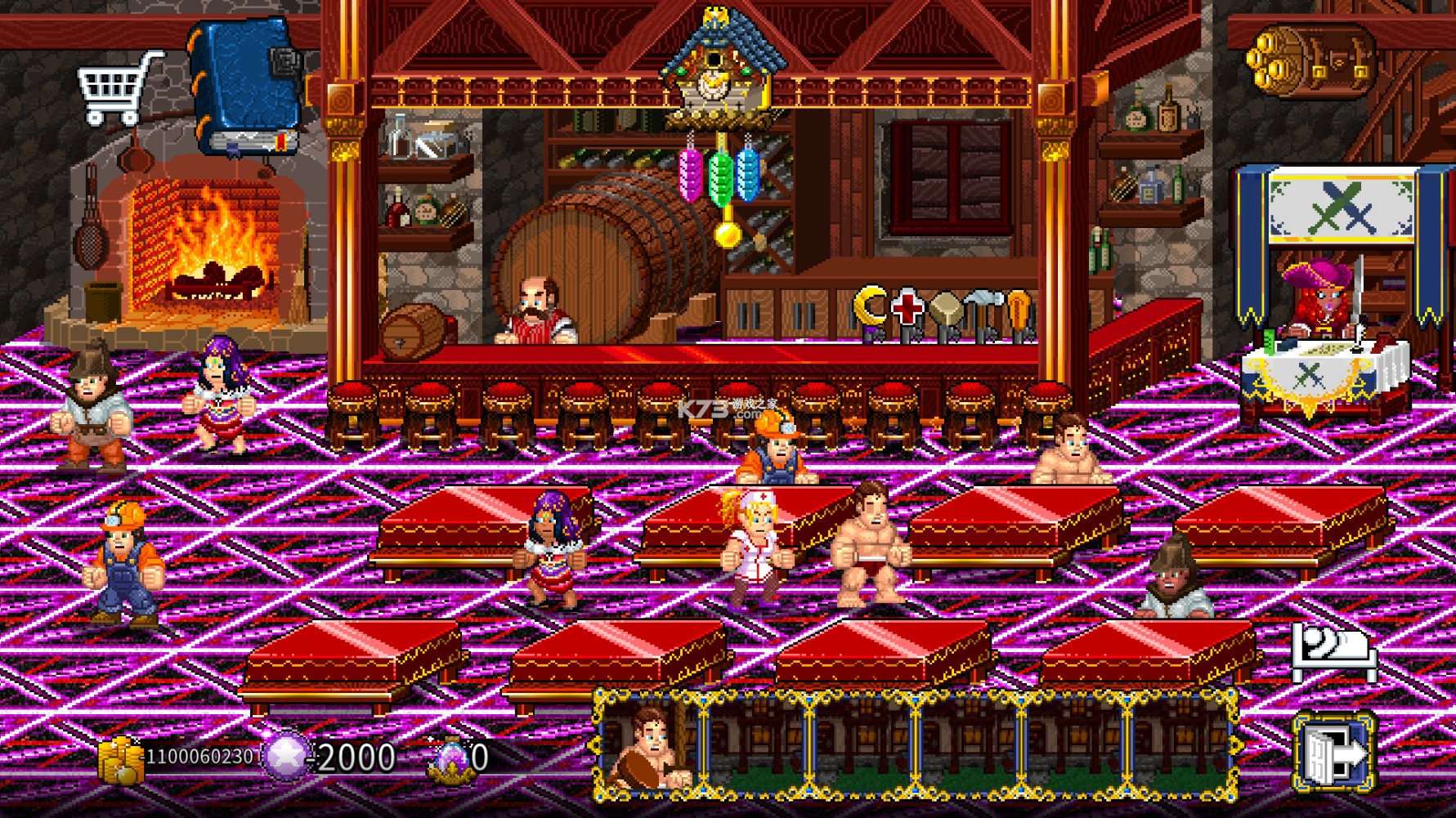This screenshot has height=818, width=1456.
Task: Choose the yellow crescent moon icon
Action: 869,307
